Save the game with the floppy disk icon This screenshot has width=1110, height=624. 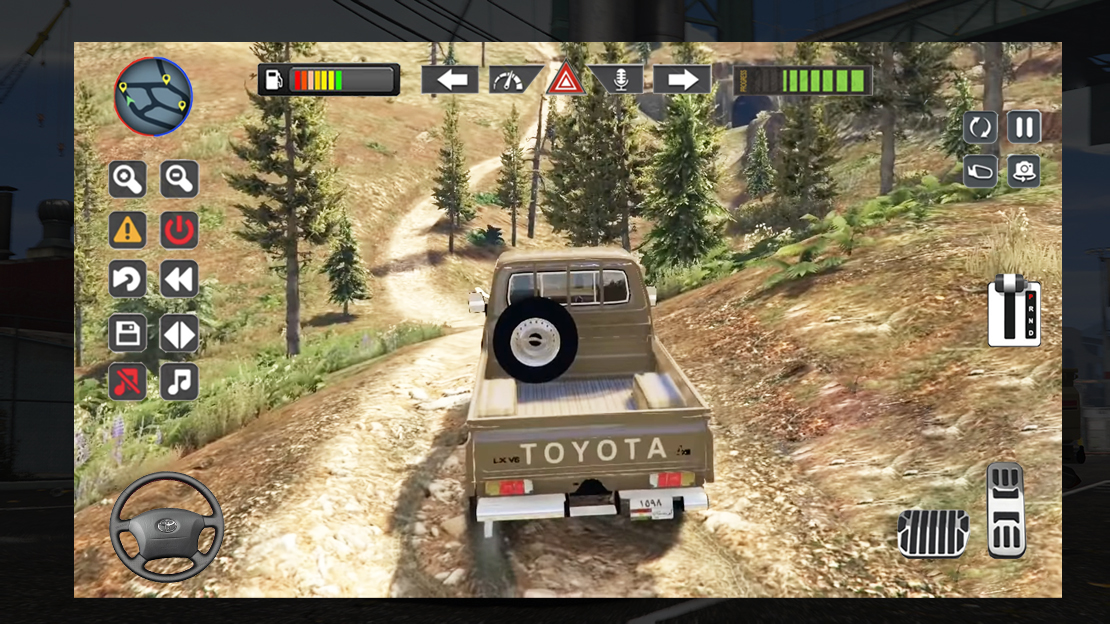[128, 333]
